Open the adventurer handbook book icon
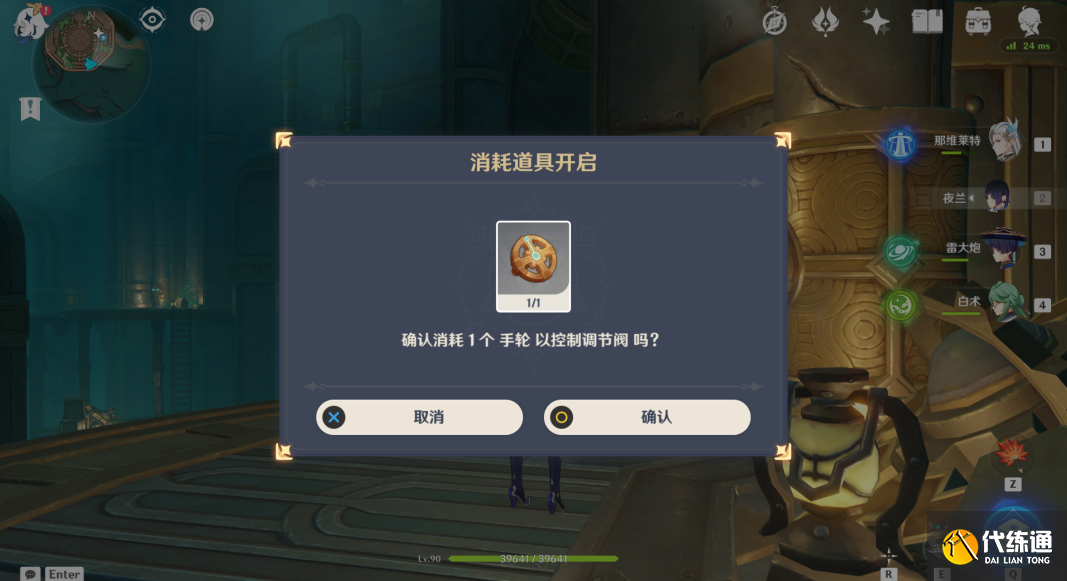This screenshot has width=1067, height=581. point(927,21)
